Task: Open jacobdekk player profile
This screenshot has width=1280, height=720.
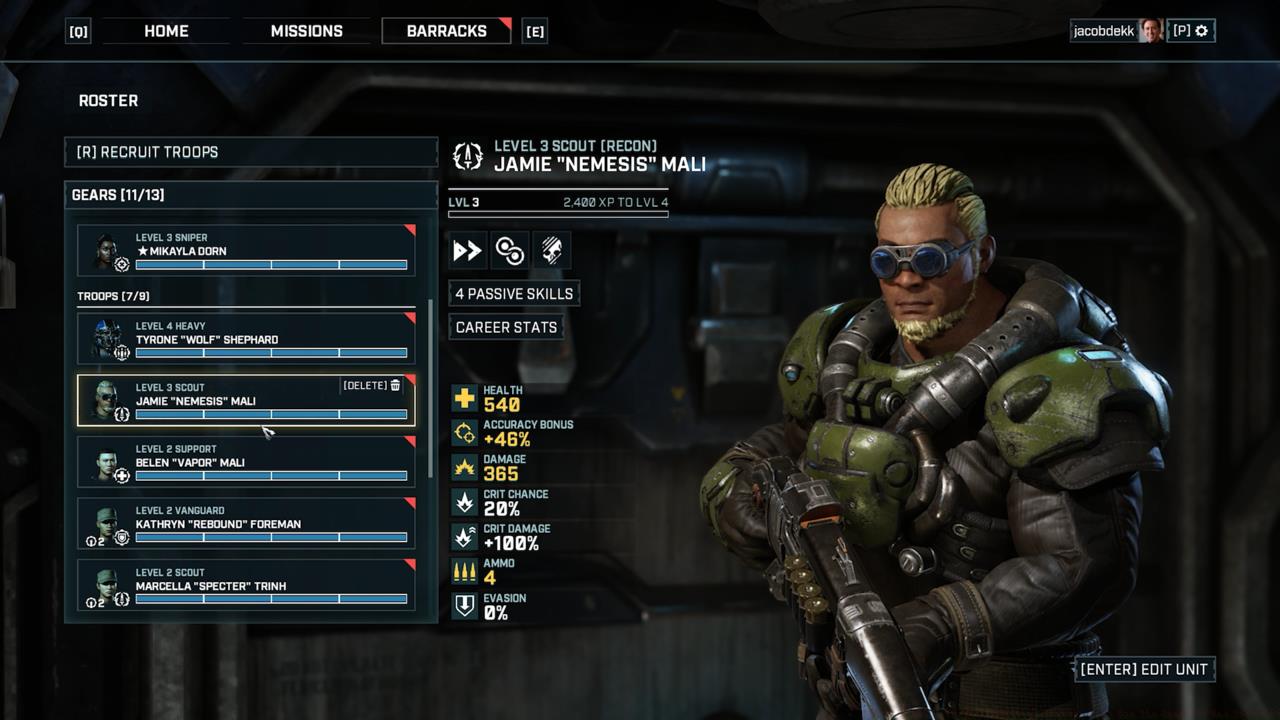Action: 1116,31
